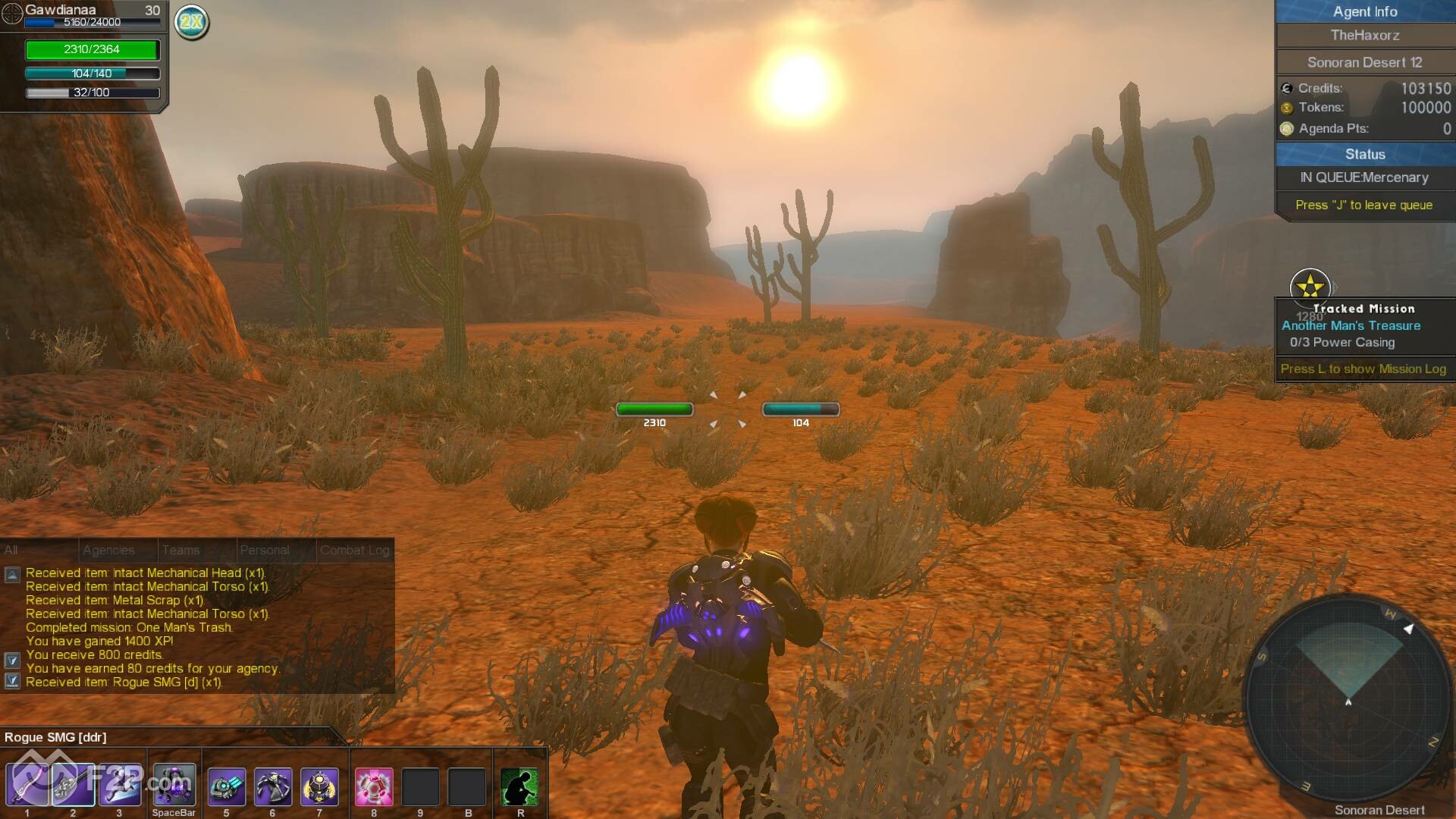Switch to the Combat Log tab
Image resolution: width=1456 pixels, height=819 pixels.
point(354,550)
